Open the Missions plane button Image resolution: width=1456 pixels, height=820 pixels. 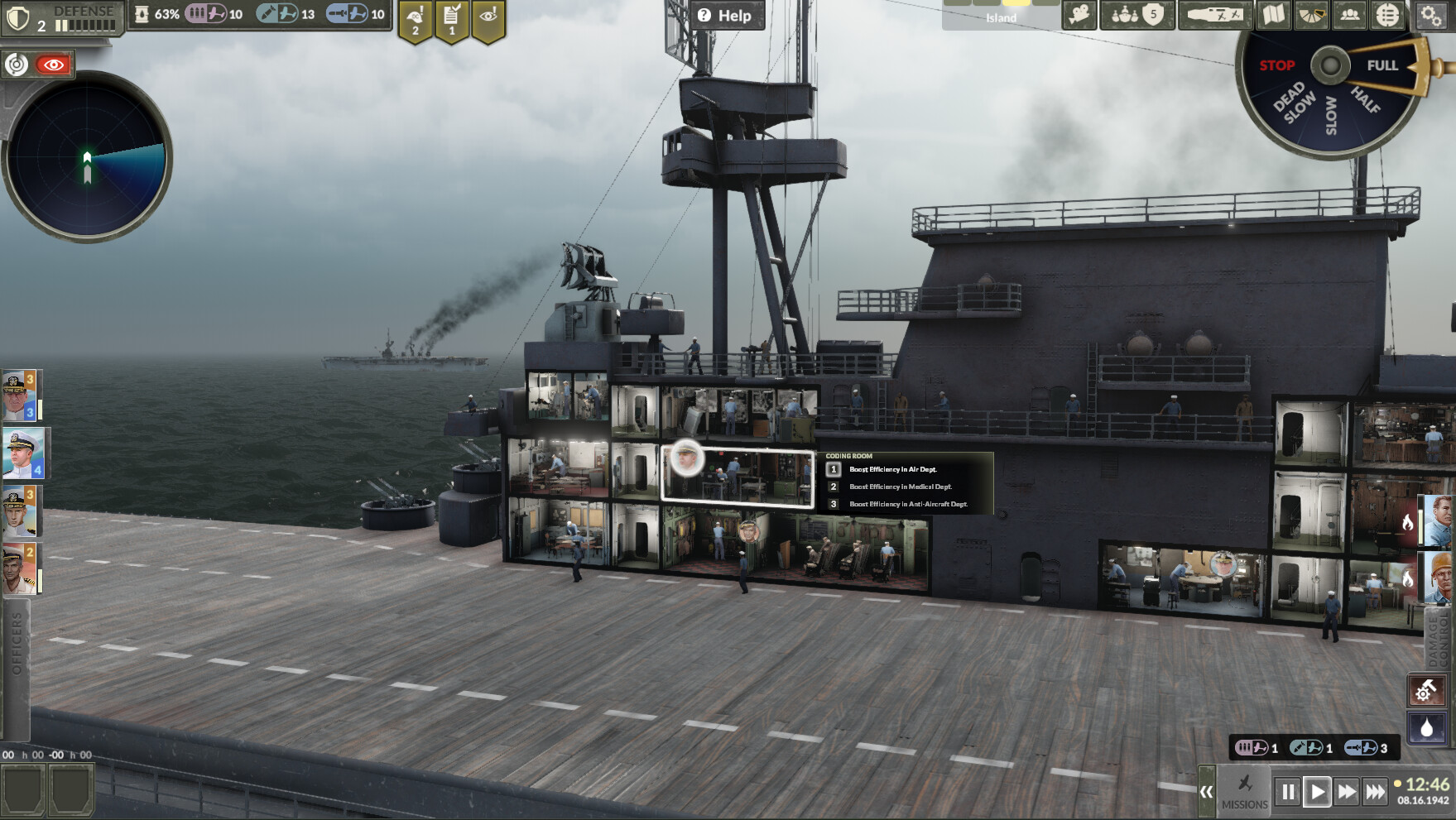(1244, 792)
